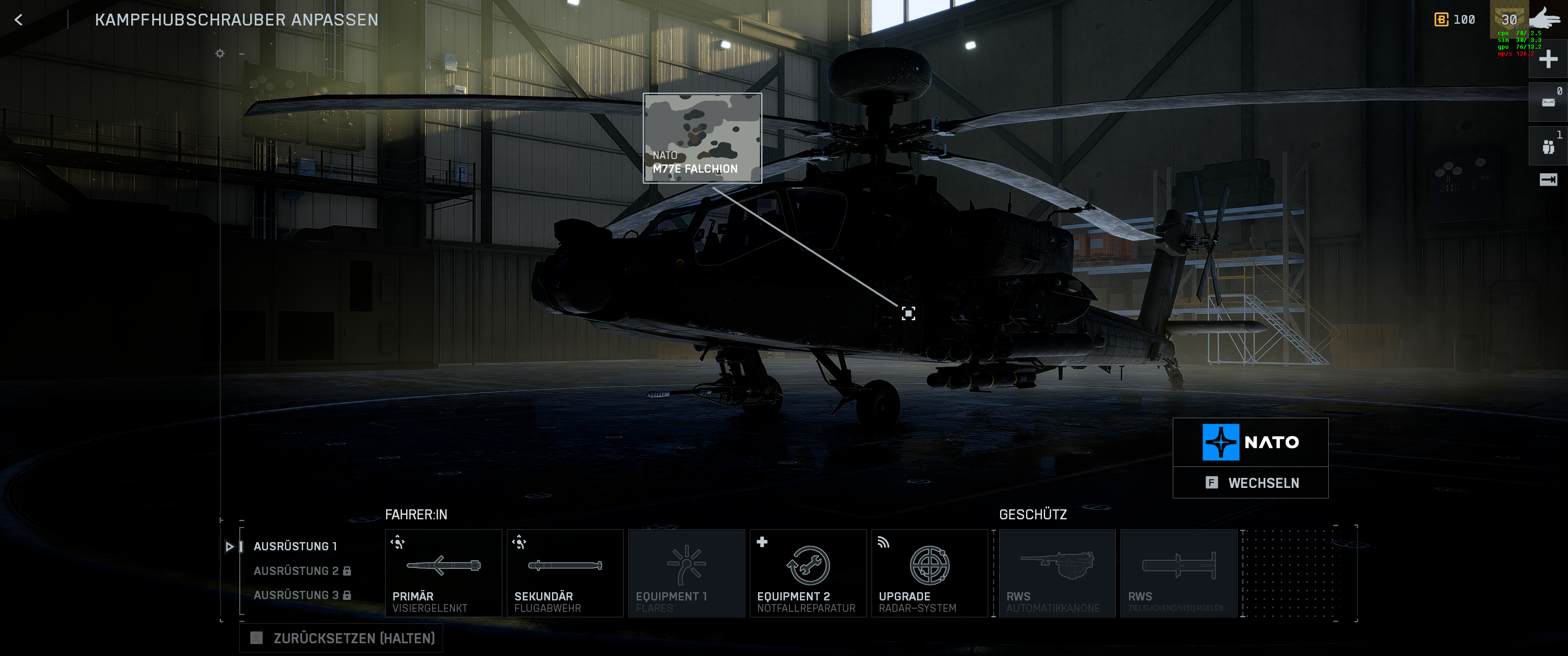Open the player rank badge showing 30
The height and width of the screenshot is (656, 1568).
[1508, 20]
